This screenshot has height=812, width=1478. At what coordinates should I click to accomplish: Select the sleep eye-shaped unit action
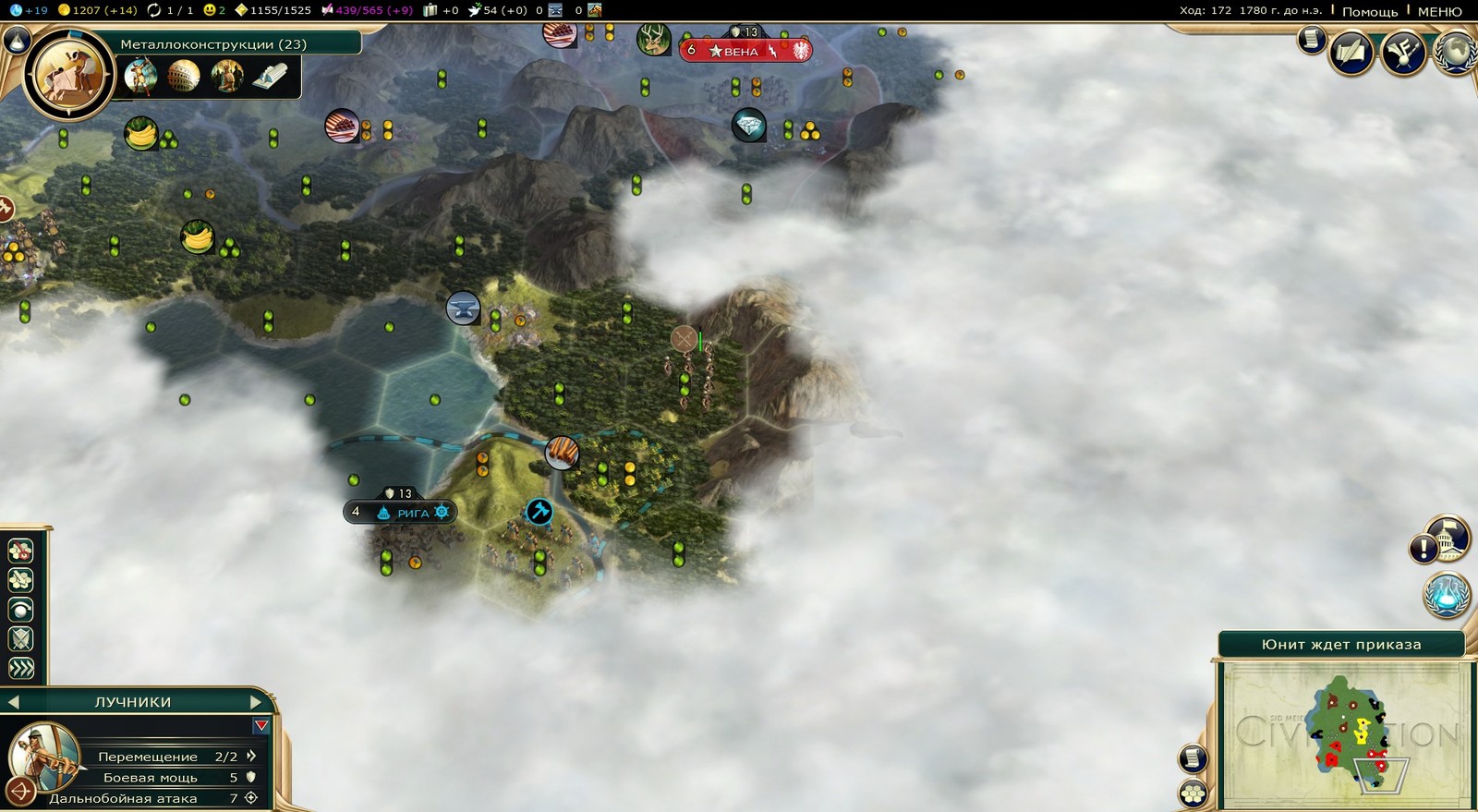(x=20, y=609)
